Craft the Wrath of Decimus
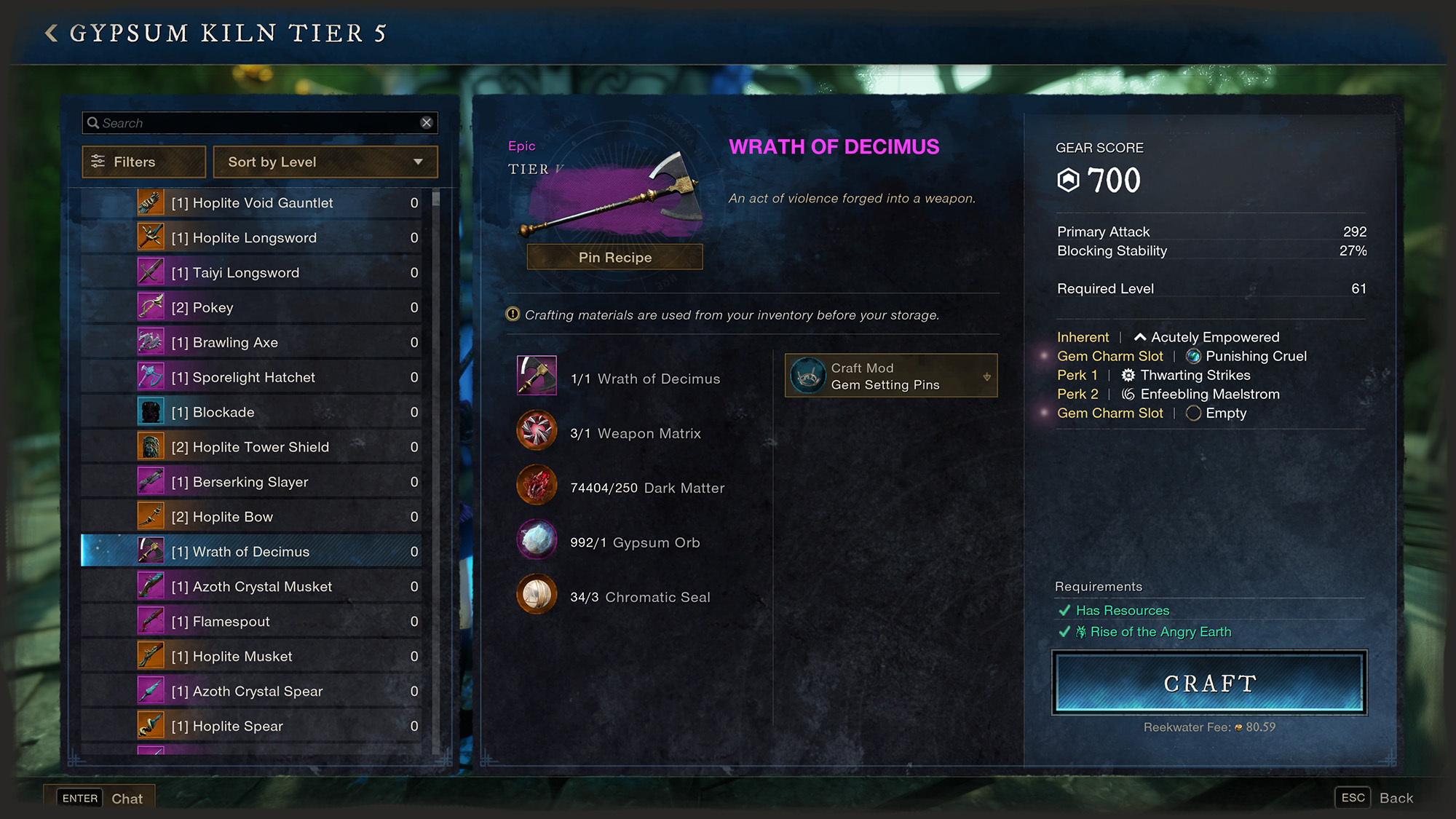 pyautogui.click(x=1209, y=683)
